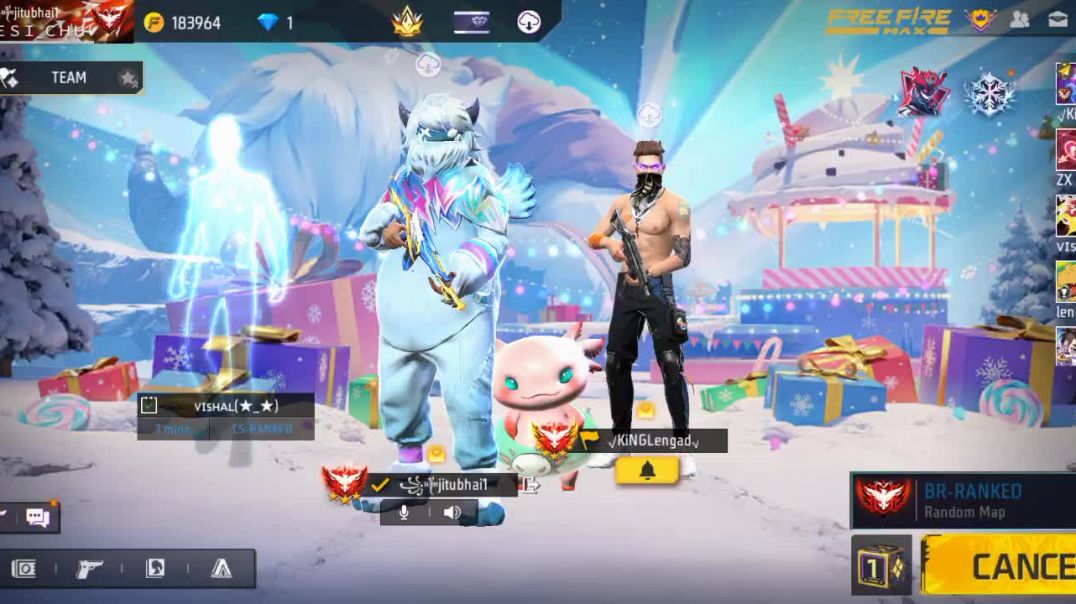Open the golden crown rank icon

coord(407,21)
